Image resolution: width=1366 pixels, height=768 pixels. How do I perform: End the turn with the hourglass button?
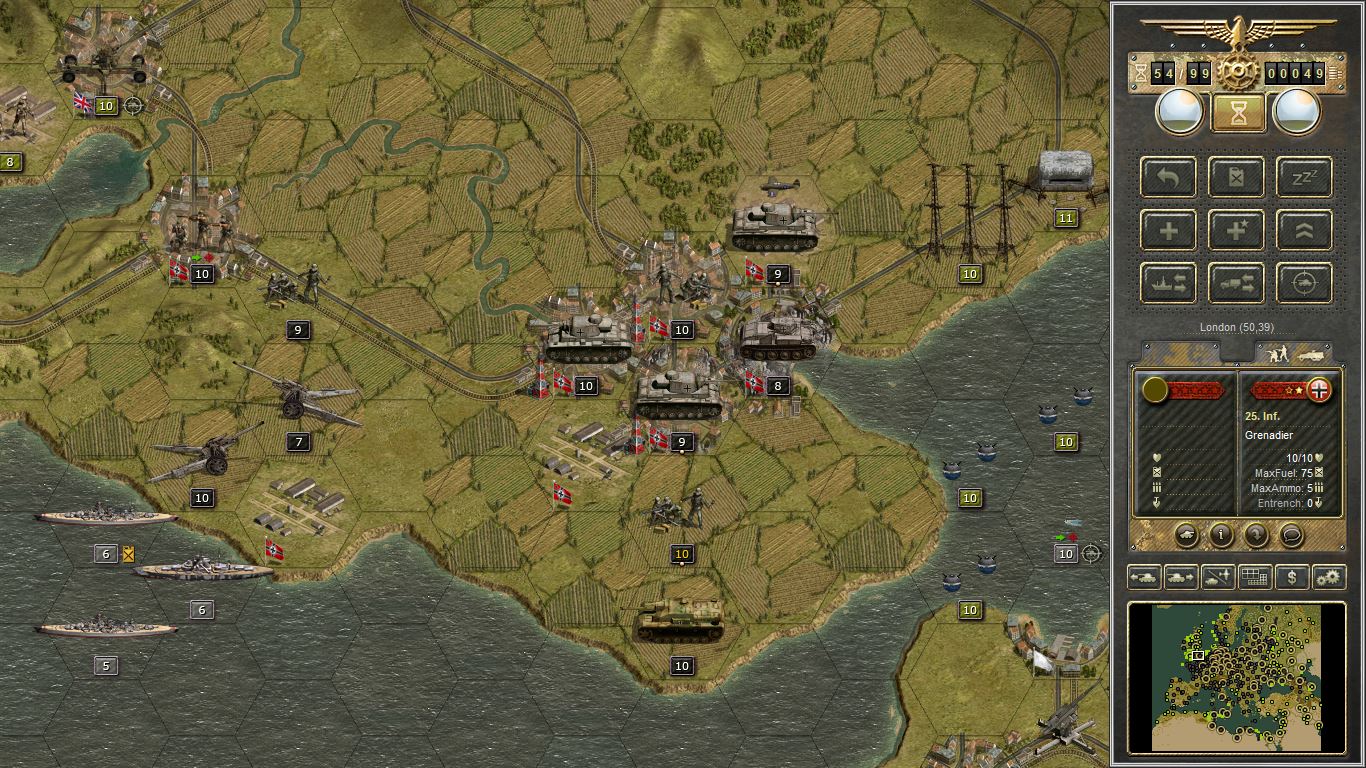(x=1237, y=113)
